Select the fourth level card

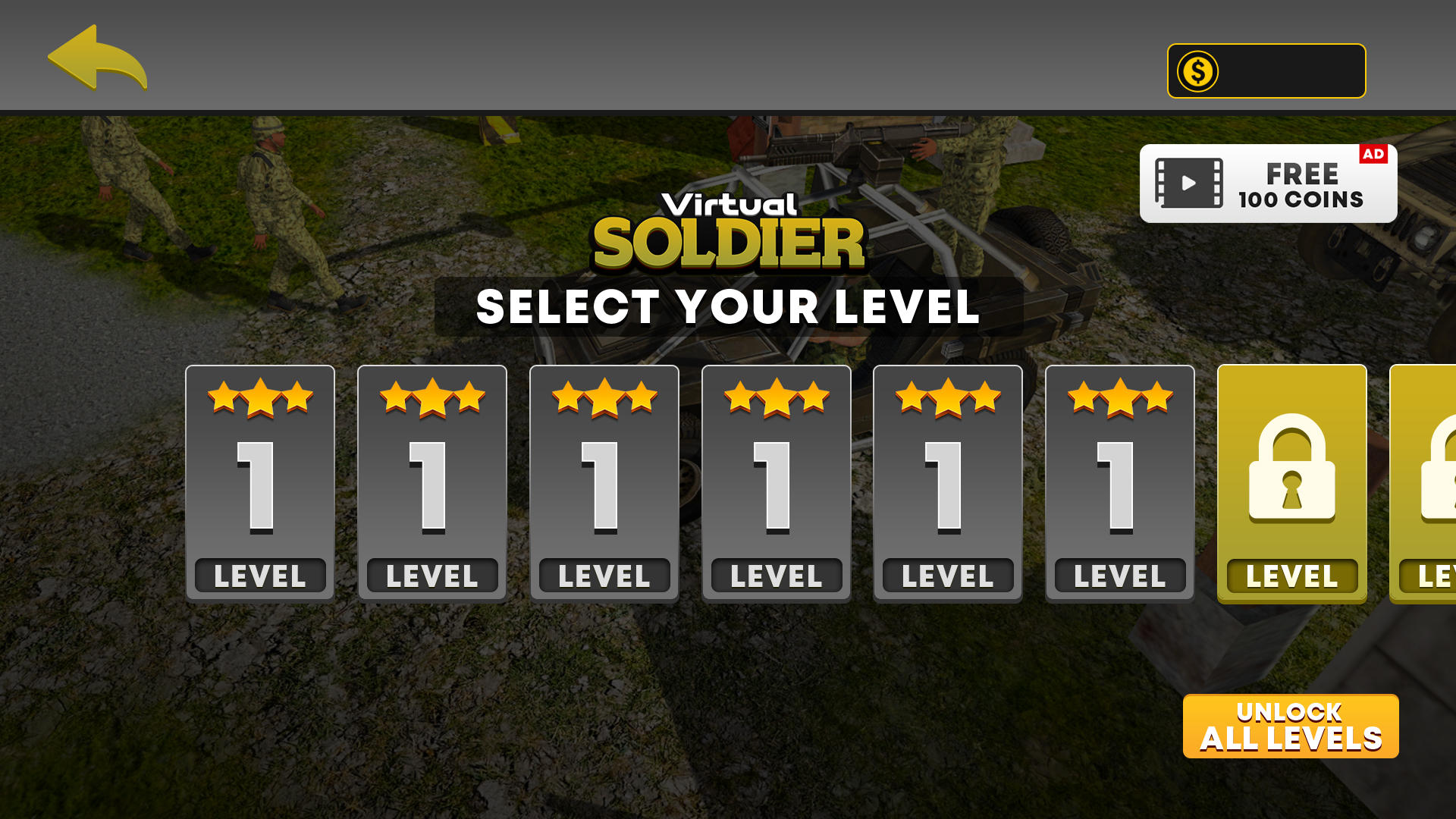tap(776, 483)
